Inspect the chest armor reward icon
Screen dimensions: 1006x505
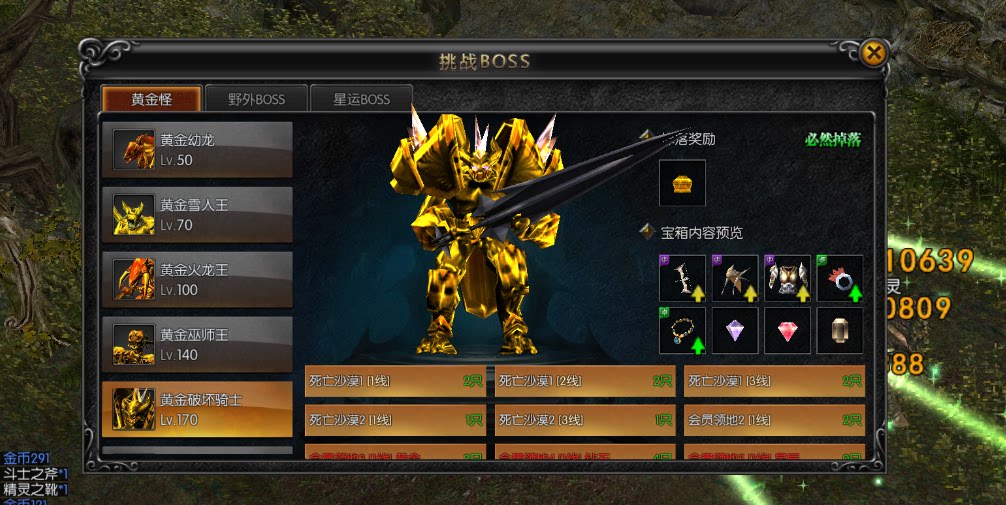(787, 278)
